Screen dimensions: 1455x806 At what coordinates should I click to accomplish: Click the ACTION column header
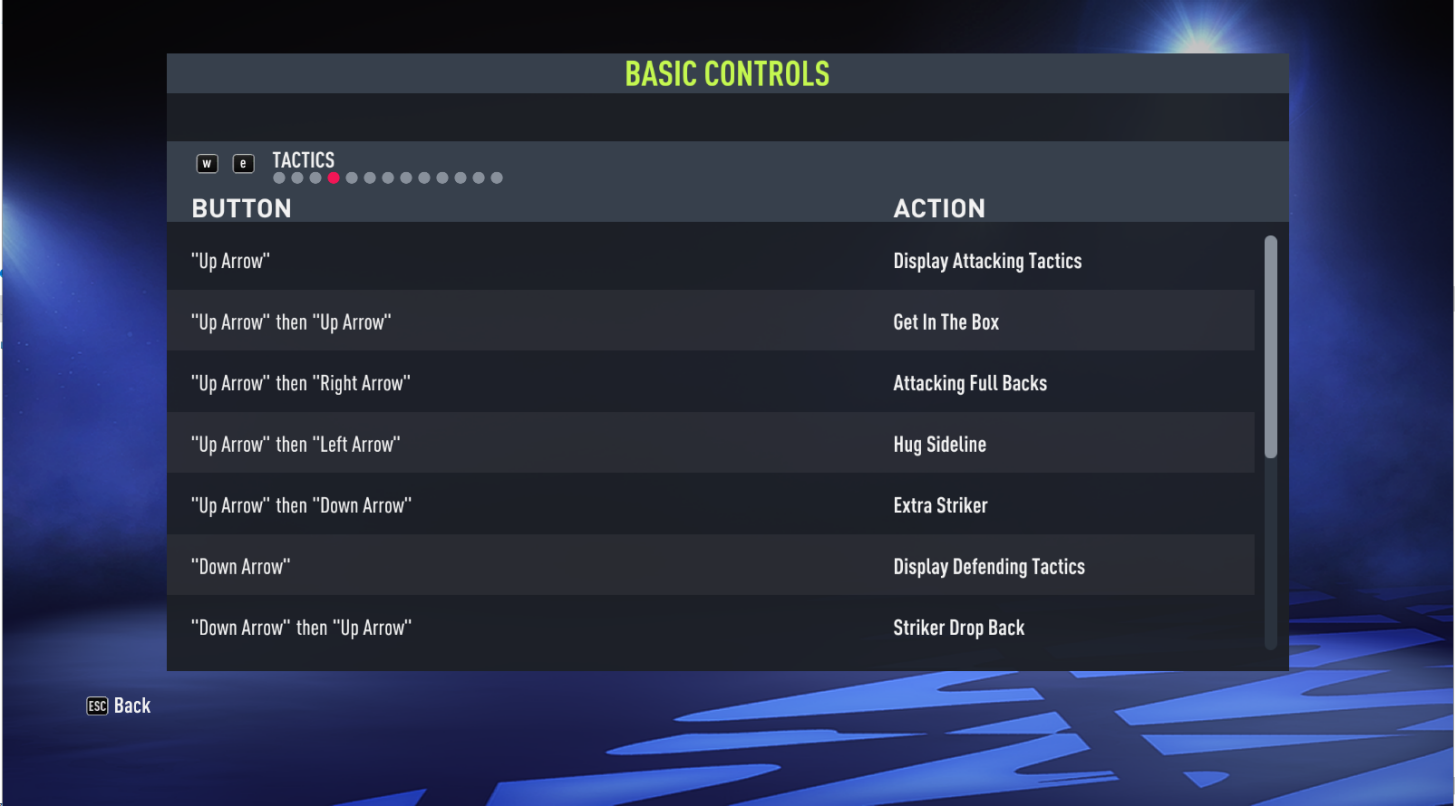(x=939, y=208)
